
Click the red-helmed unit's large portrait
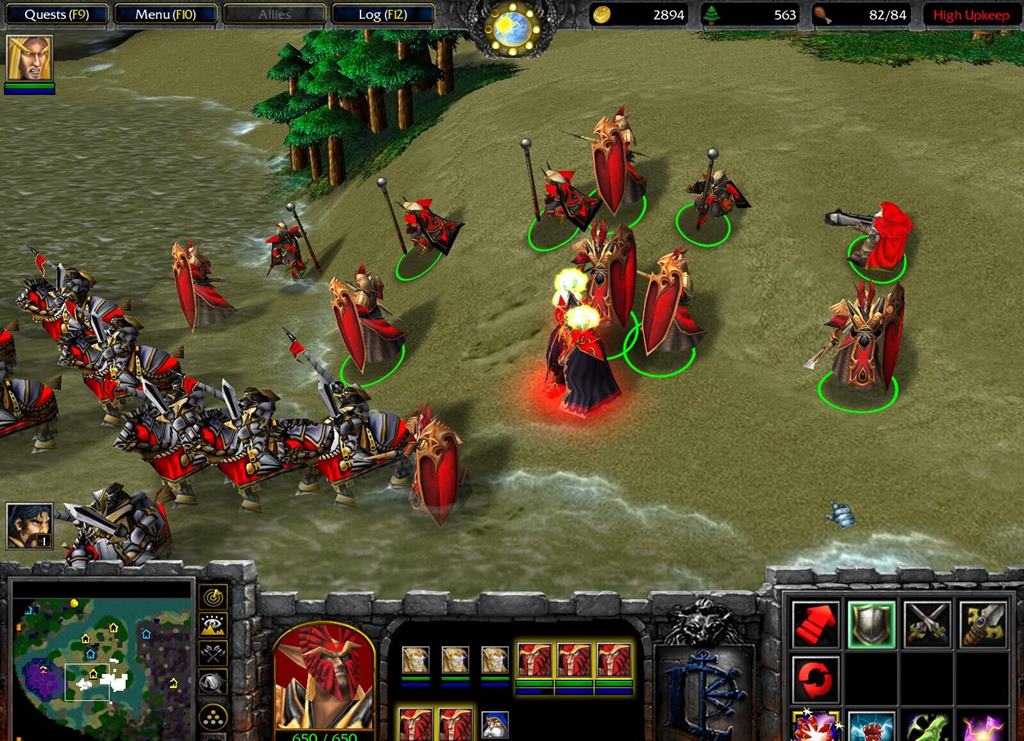coord(324,680)
